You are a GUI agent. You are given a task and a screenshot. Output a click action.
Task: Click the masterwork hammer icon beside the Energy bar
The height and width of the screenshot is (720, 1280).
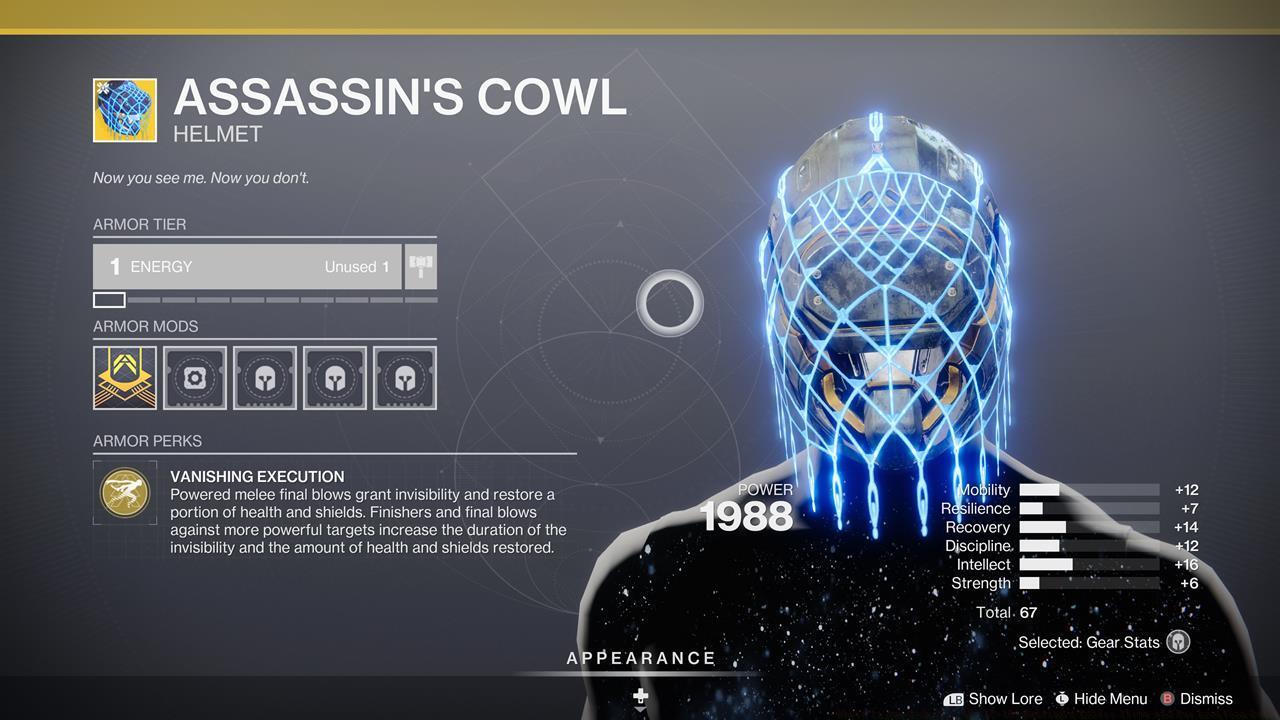[x=419, y=266]
